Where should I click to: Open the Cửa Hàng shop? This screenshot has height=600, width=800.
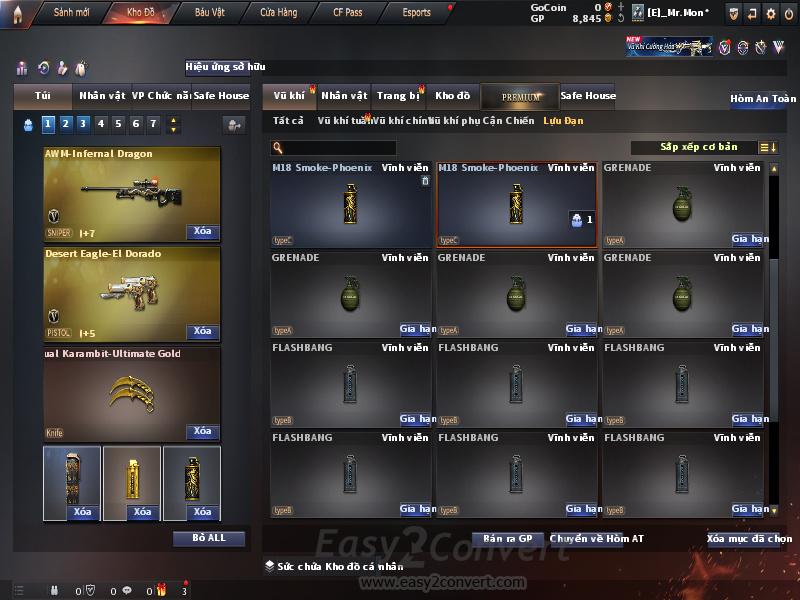(x=278, y=13)
